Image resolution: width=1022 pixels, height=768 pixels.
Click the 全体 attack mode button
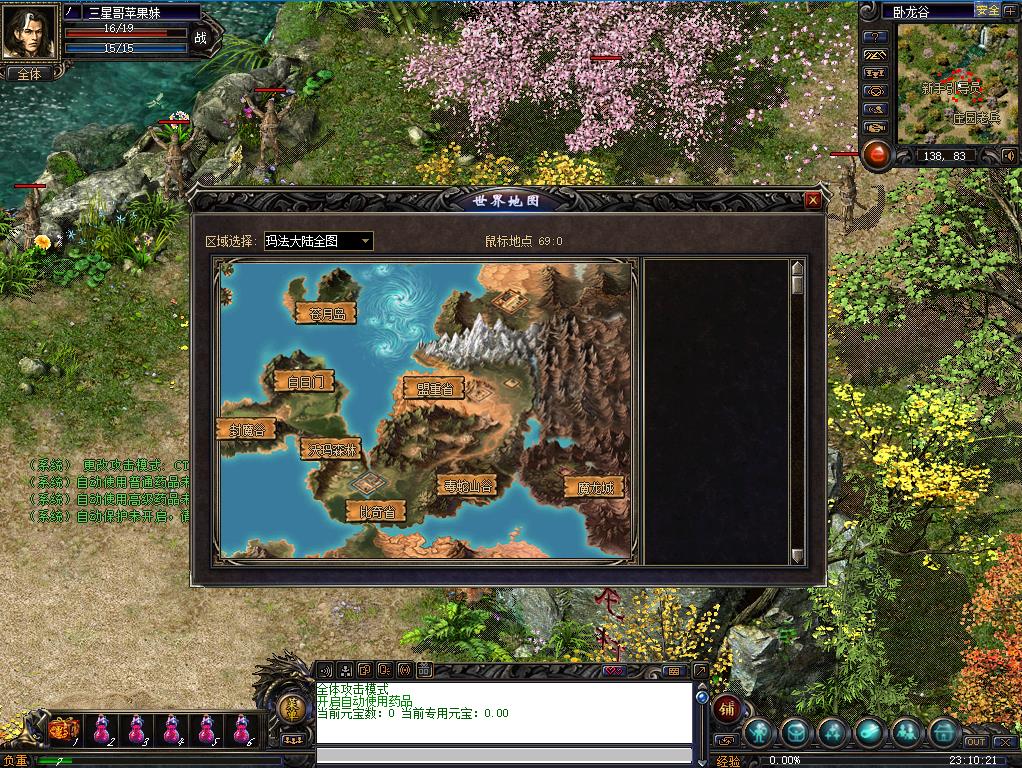(x=30, y=74)
